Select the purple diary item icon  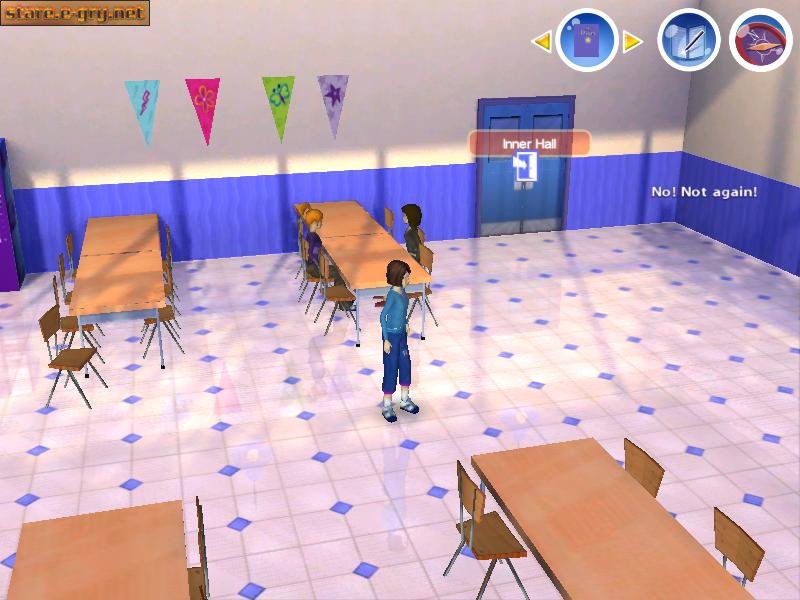(586, 40)
